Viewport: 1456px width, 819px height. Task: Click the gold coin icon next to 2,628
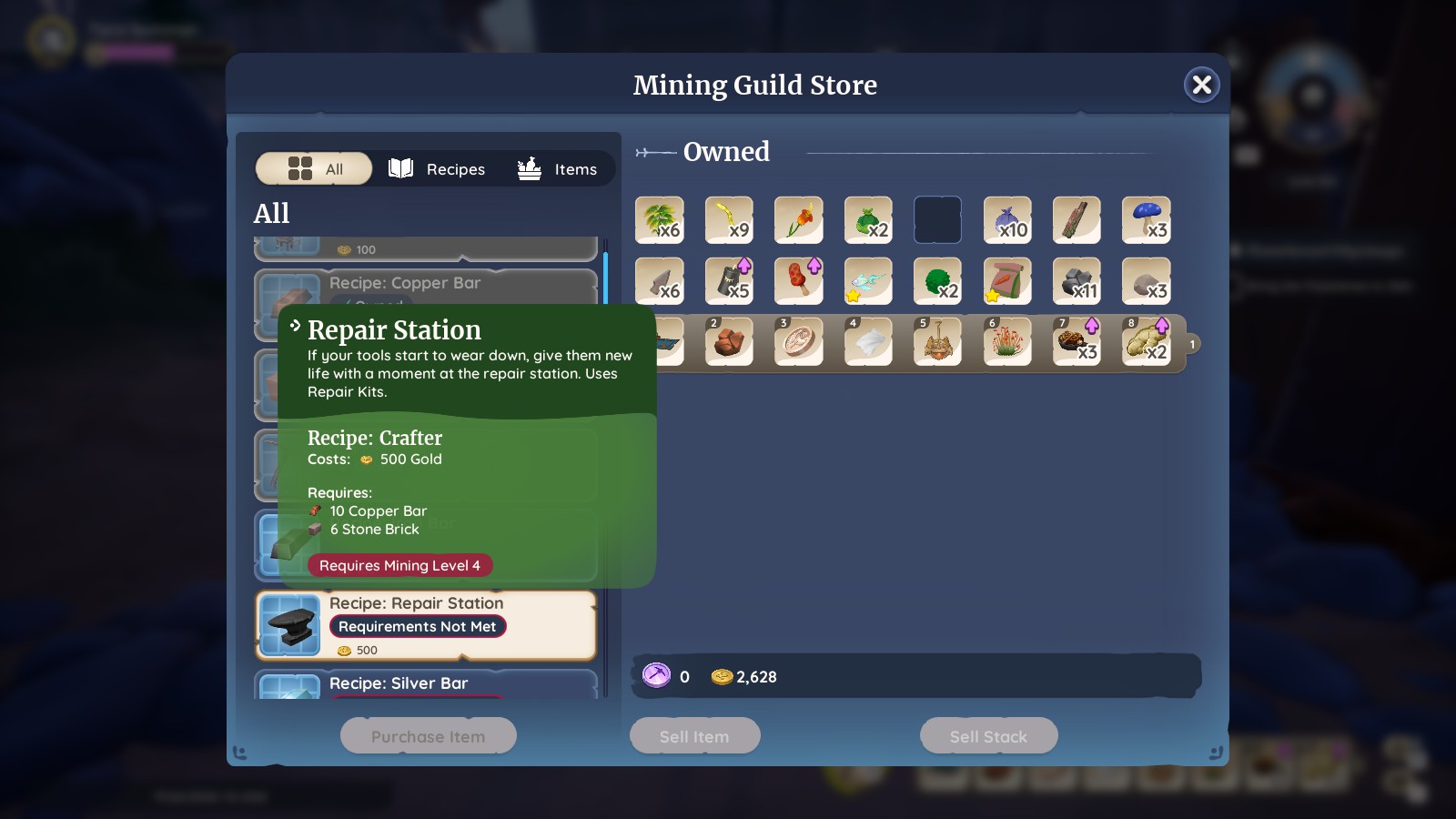(722, 676)
